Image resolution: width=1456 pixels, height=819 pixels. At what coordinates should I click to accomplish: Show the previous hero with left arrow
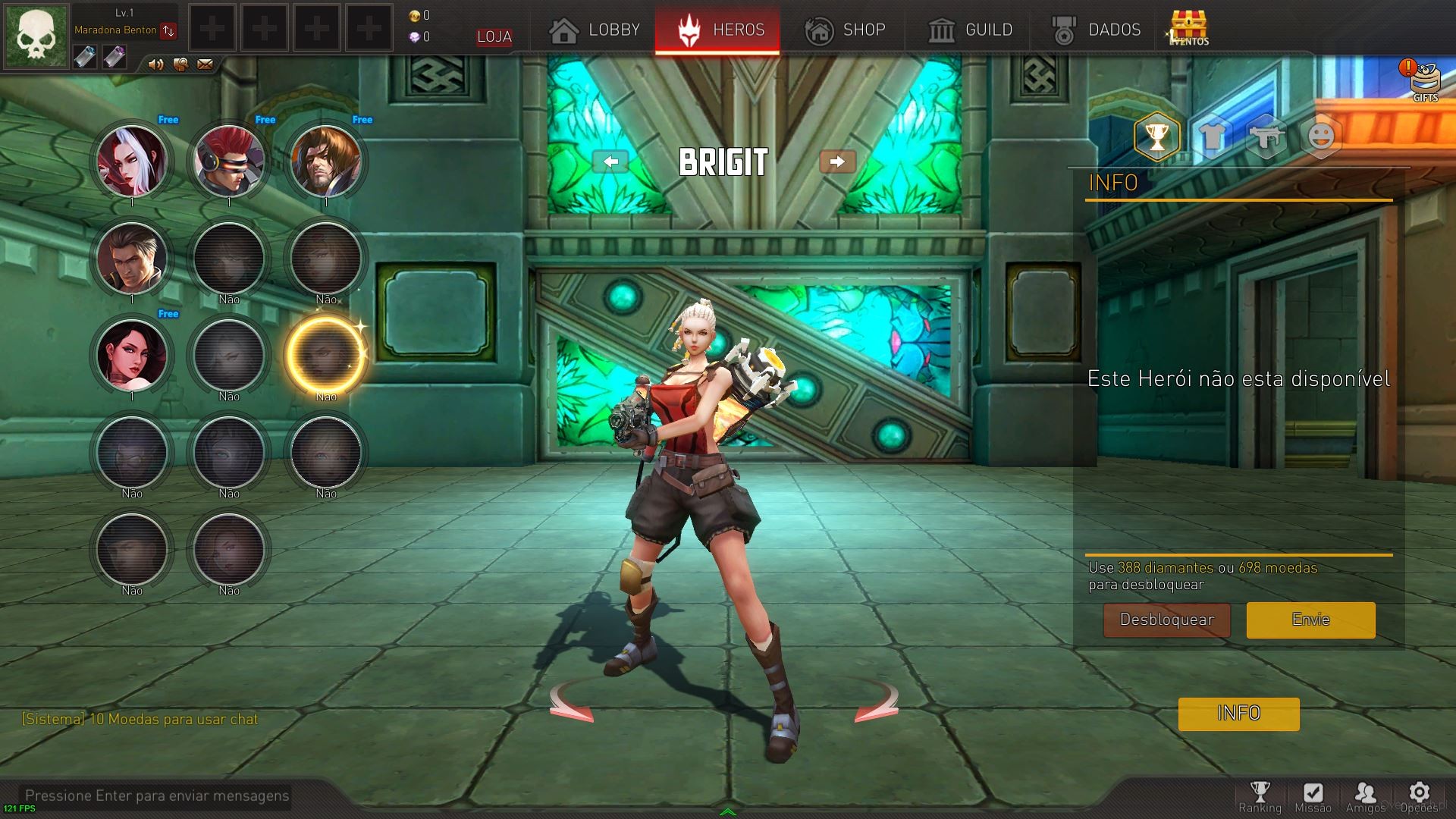coord(610,162)
